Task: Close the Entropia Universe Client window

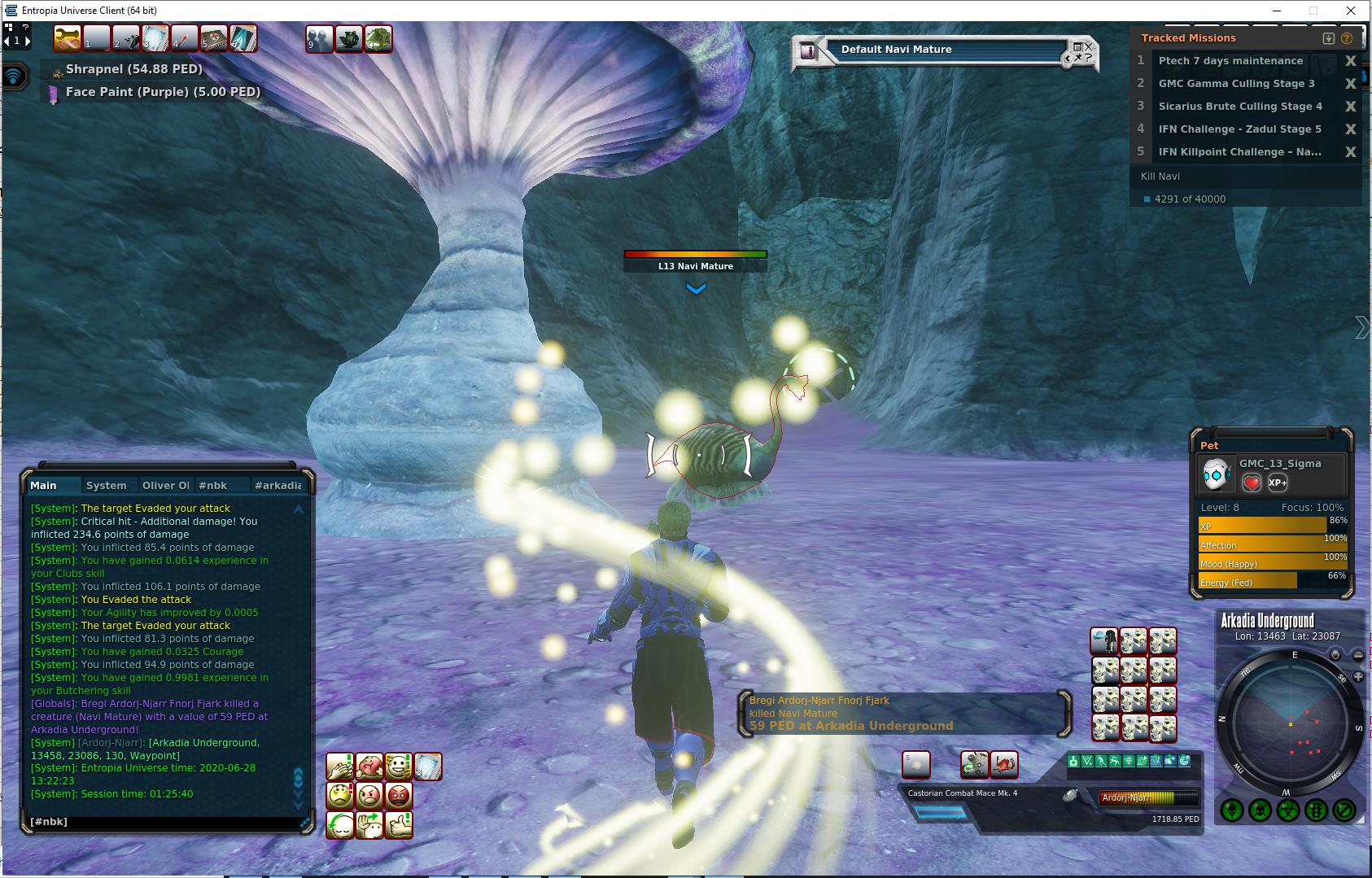Action: click(x=1352, y=11)
